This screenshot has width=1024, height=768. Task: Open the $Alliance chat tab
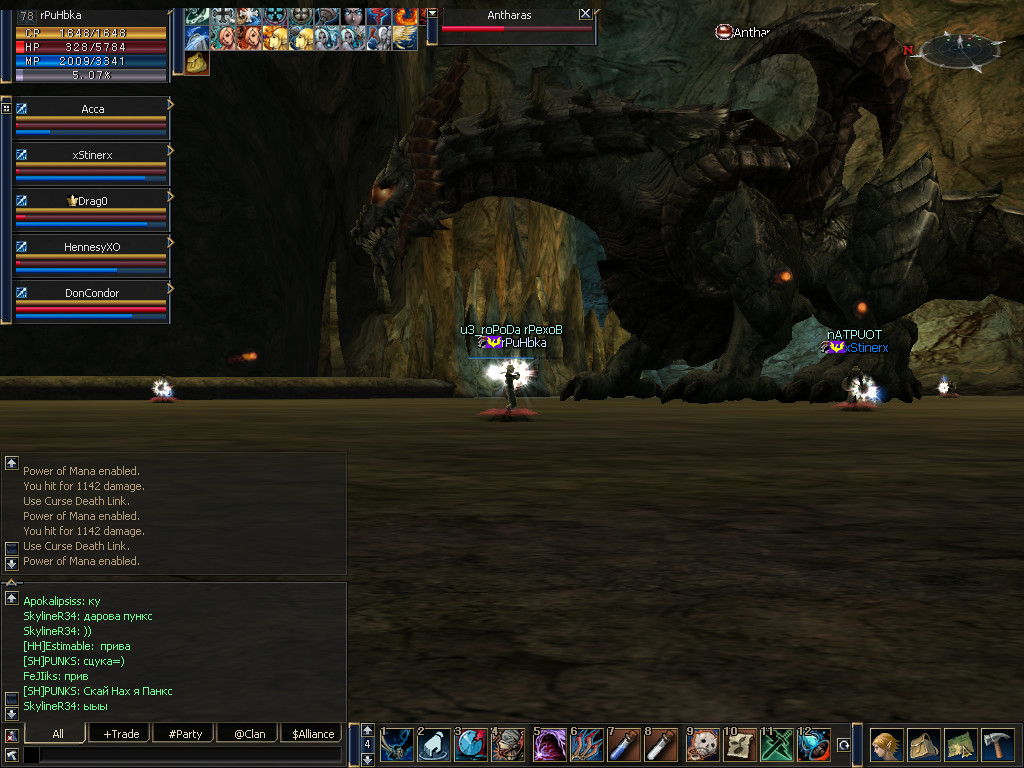[313, 734]
